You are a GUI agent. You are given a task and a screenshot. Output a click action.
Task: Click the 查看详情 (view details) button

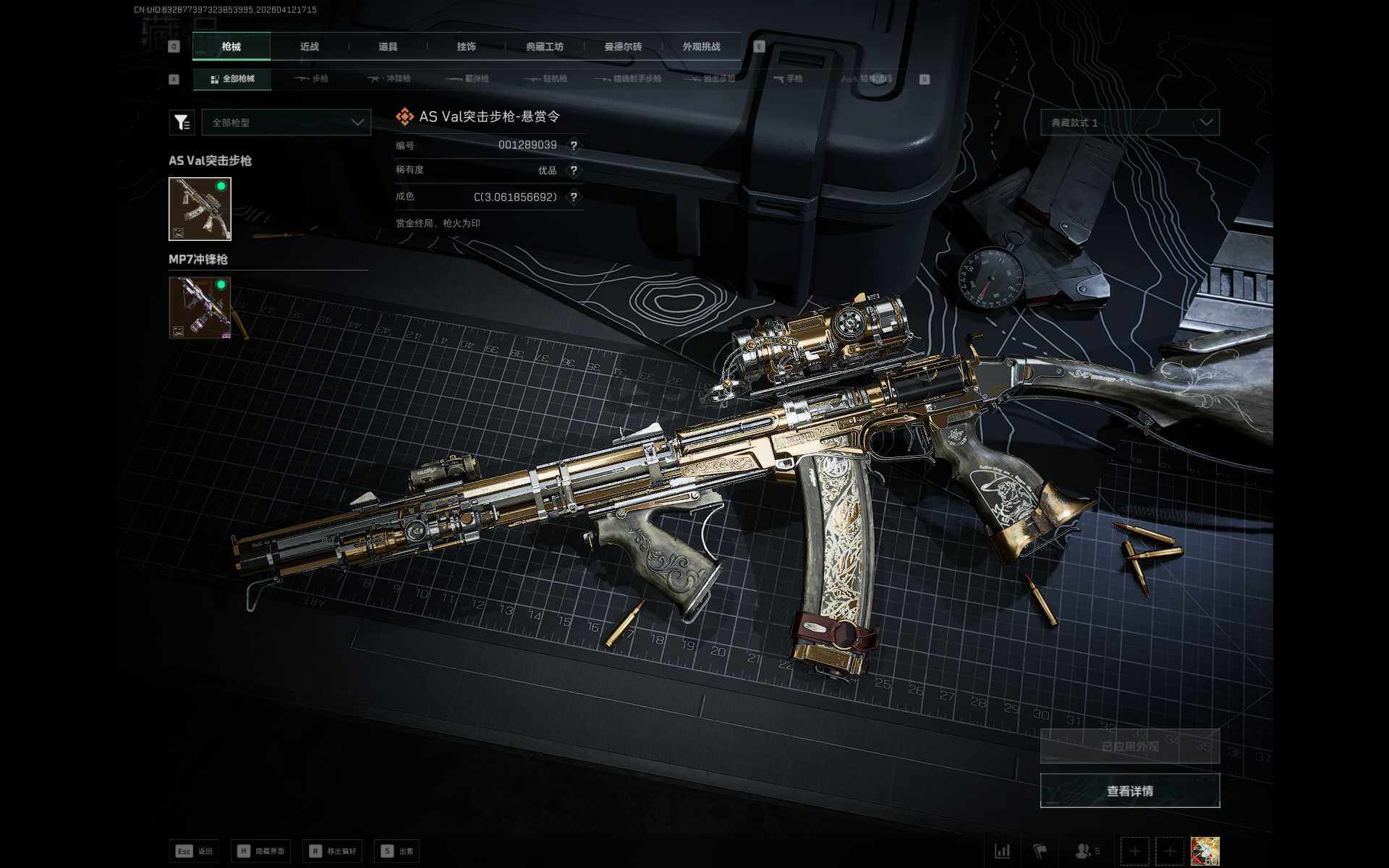pos(1129,791)
